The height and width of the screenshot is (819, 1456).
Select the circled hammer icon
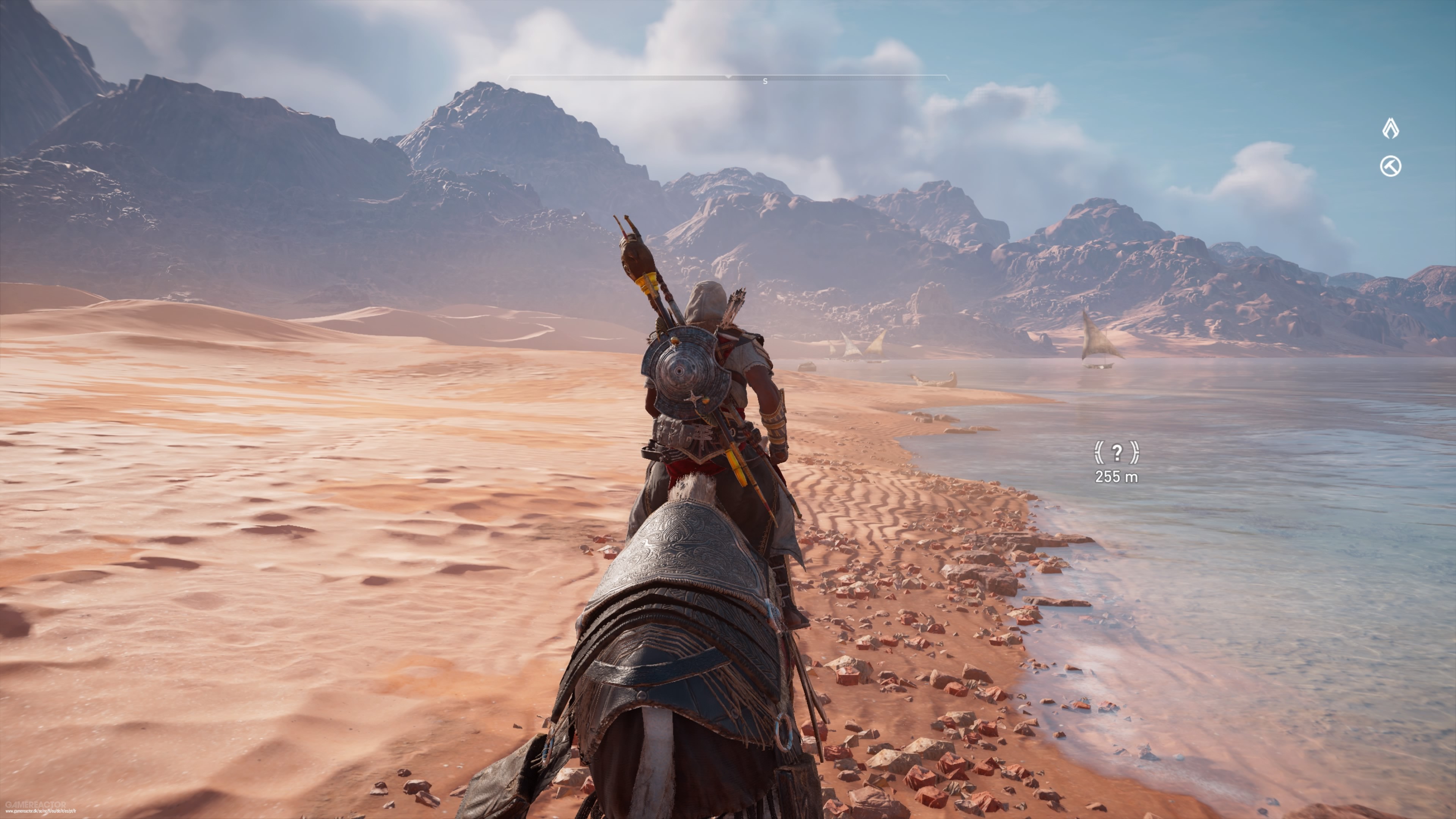(1390, 167)
